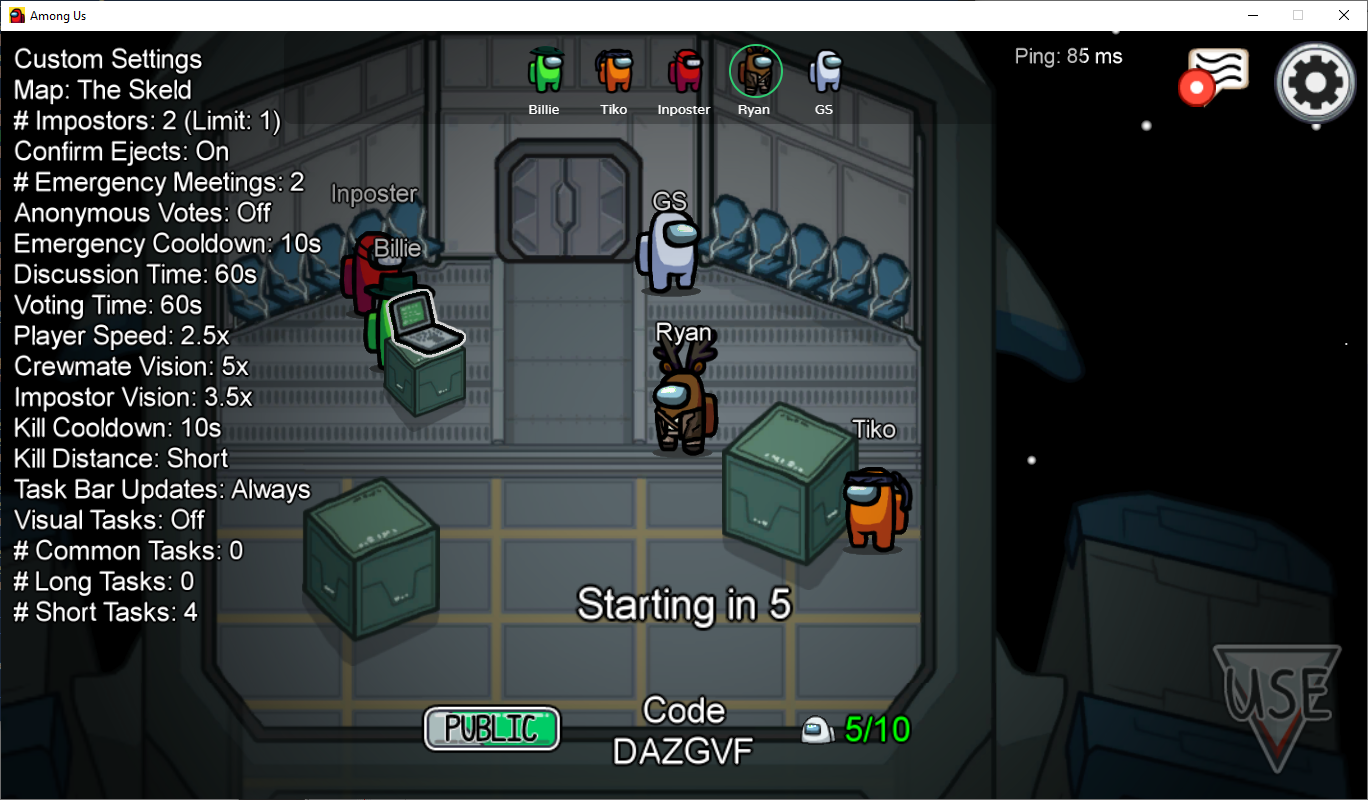Click Billie's player icon in the top bar

click(544, 70)
